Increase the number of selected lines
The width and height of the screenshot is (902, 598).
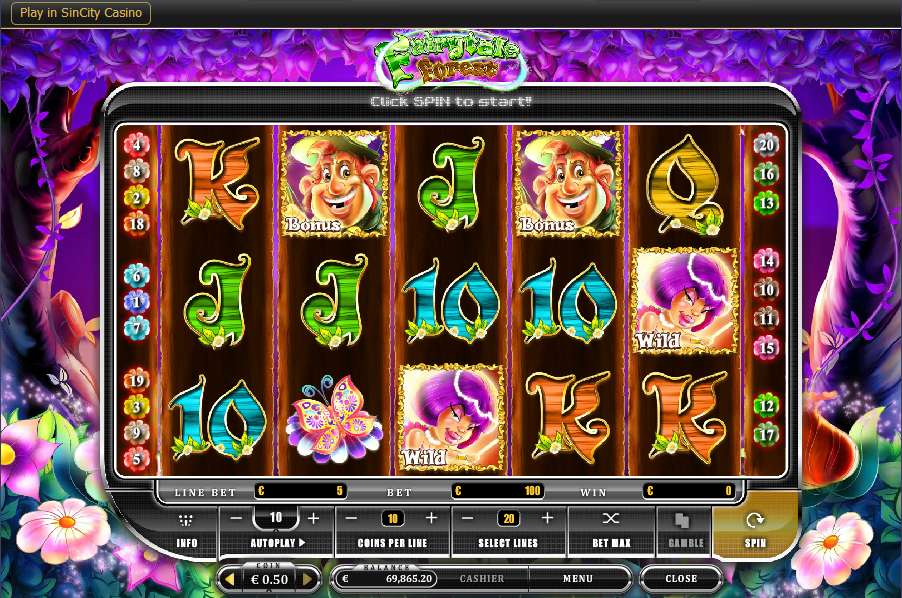coord(547,518)
